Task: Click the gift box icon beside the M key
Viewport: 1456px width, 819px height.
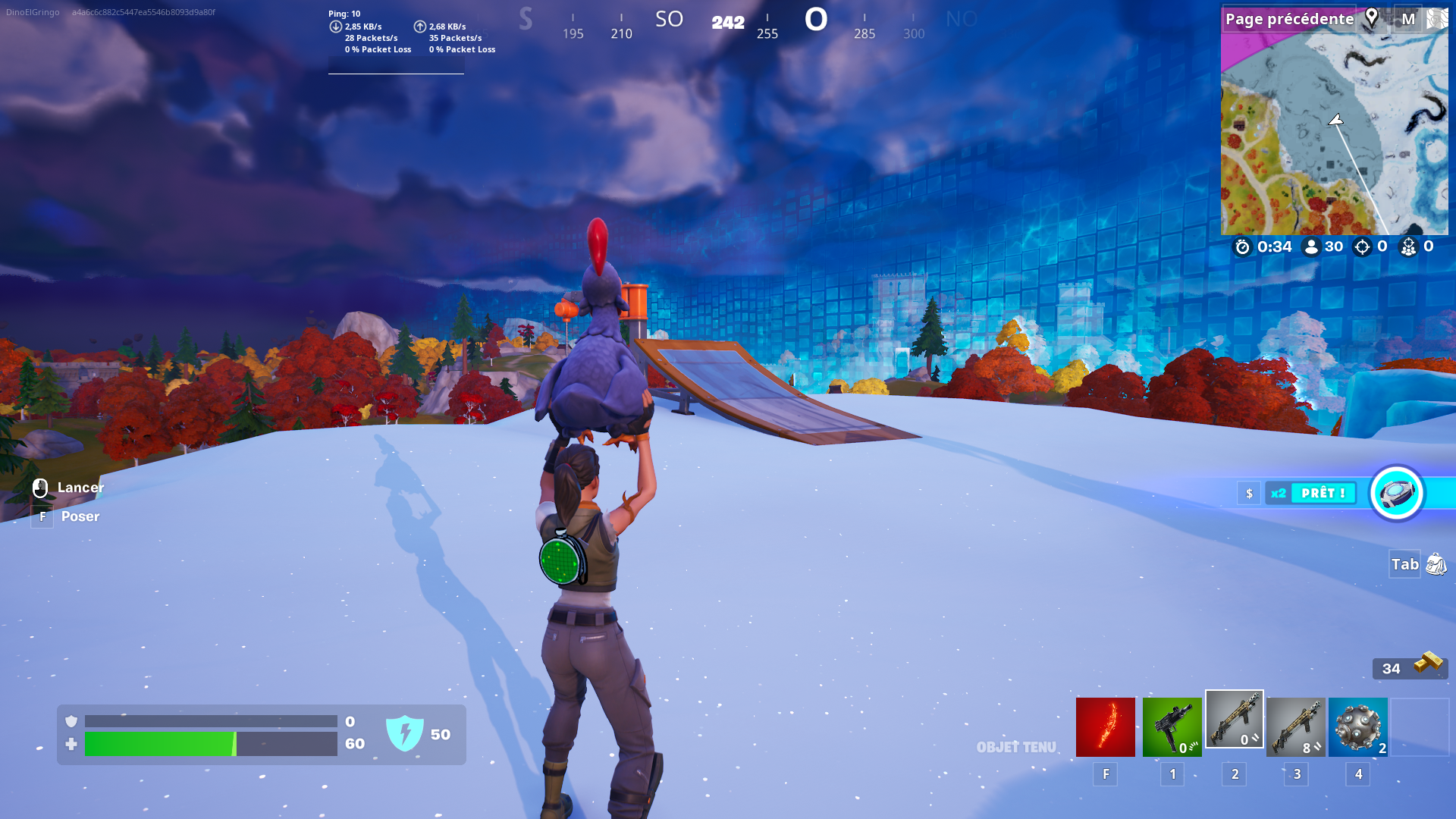Action: [1439, 19]
